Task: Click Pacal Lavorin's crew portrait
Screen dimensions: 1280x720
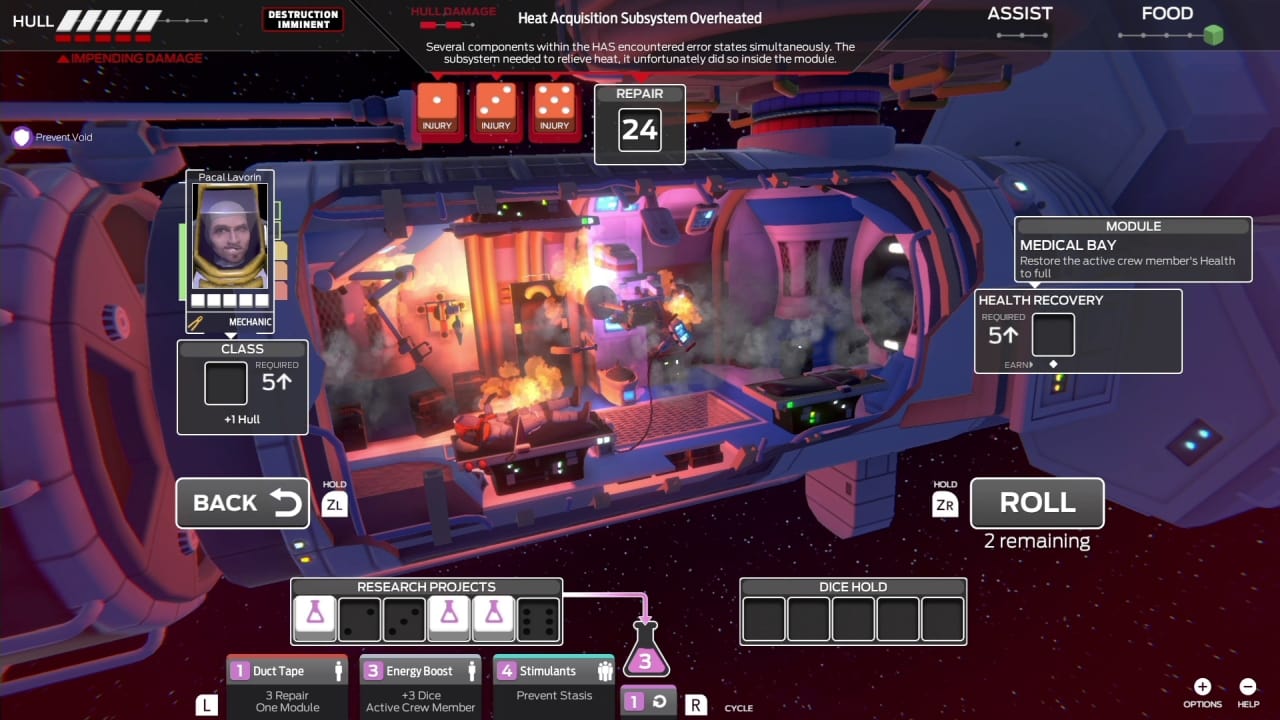Action: (x=229, y=236)
